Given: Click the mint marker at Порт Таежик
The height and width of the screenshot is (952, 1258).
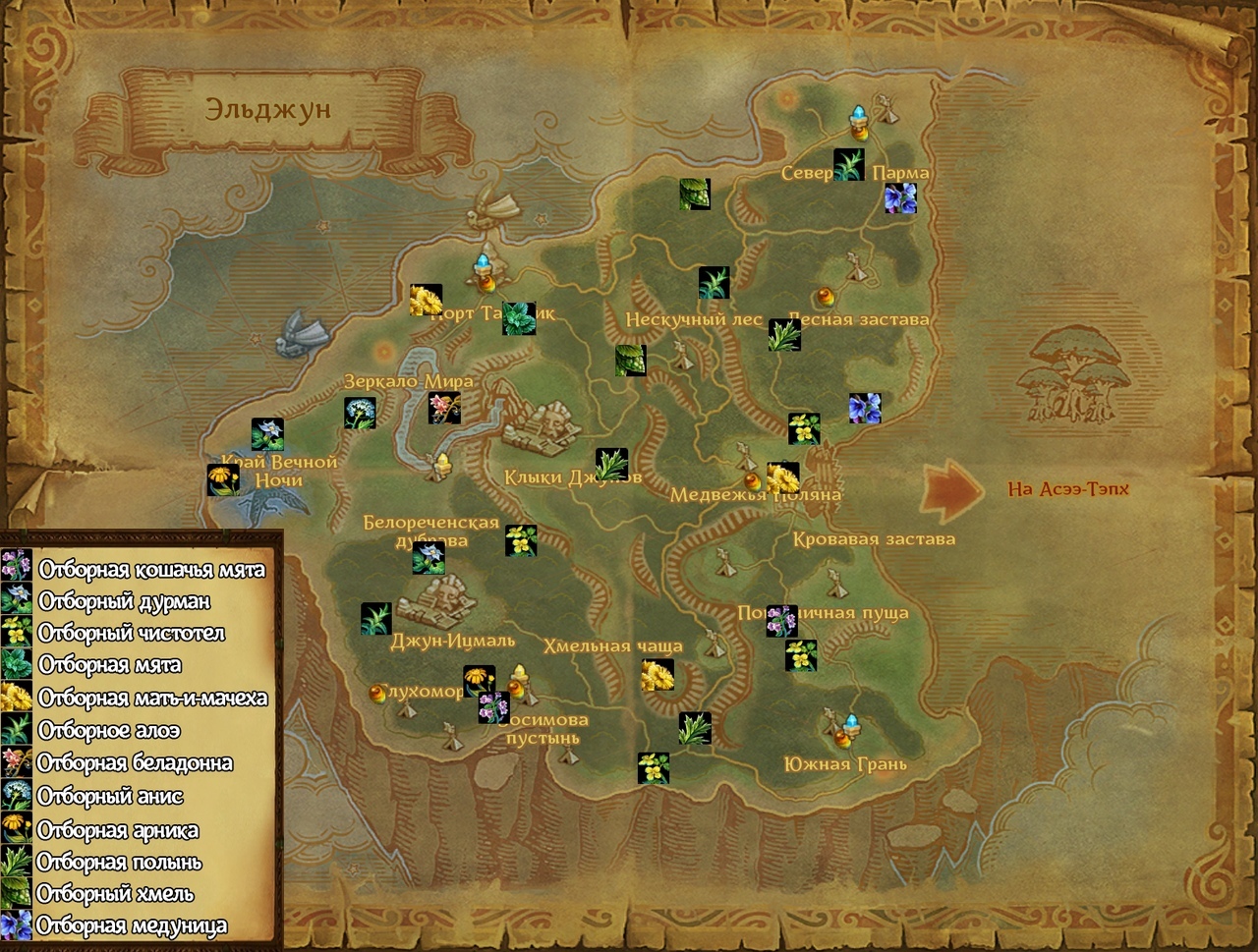Looking at the screenshot, I should point(519,318).
